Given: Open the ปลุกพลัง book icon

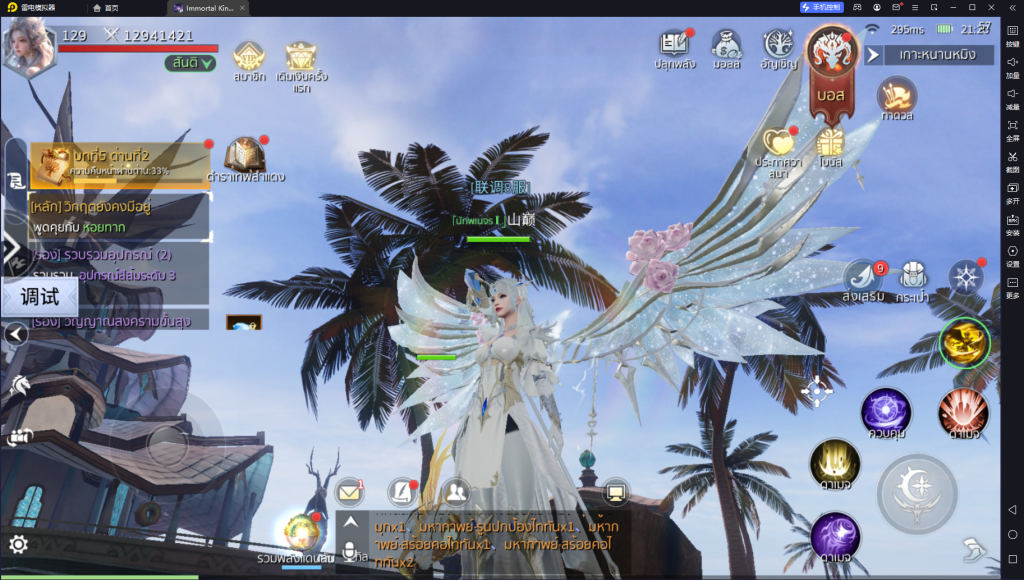Looking at the screenshot, I should tap(674, 46).
